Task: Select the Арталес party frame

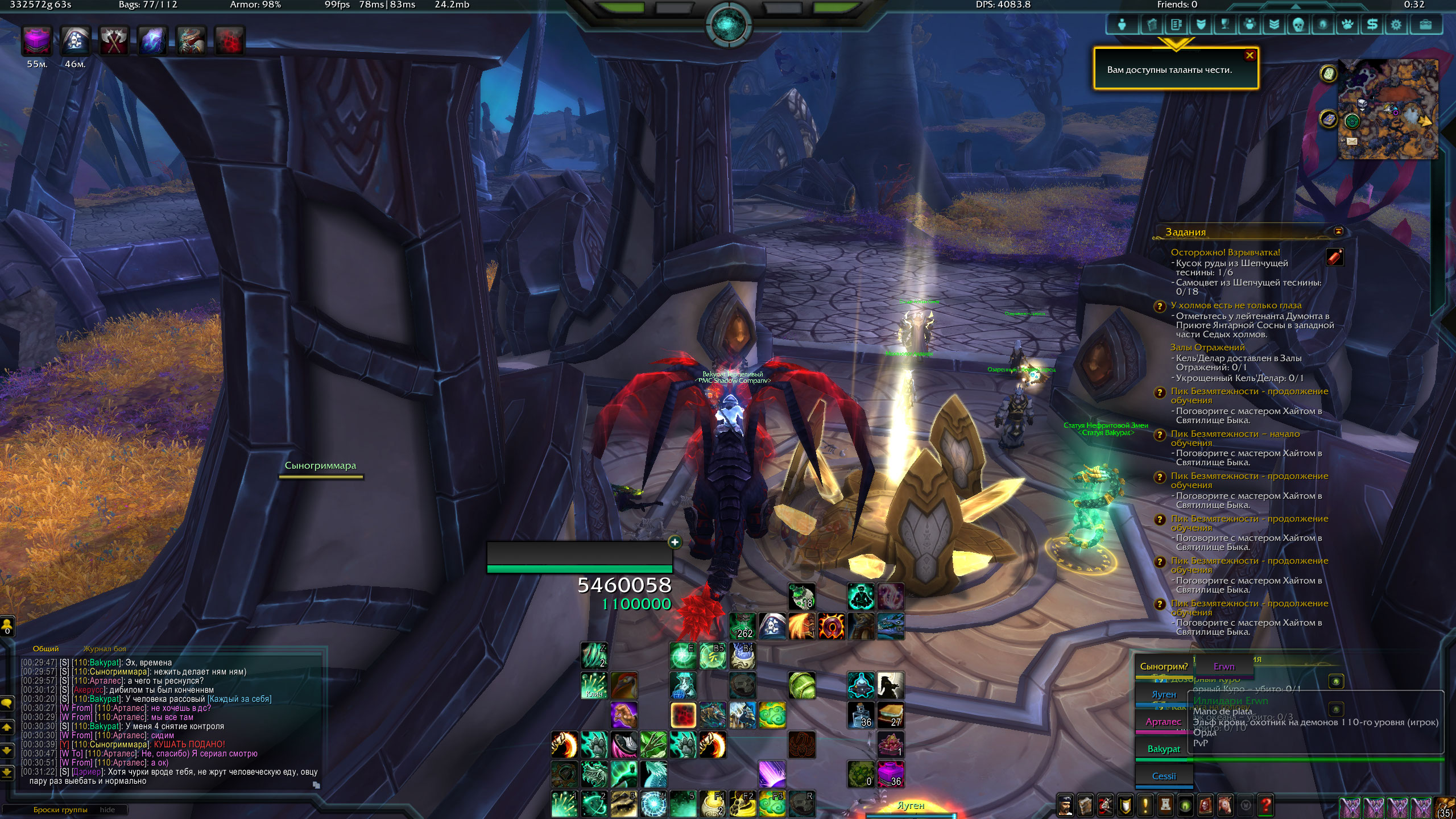Action: click(1163, 722)
